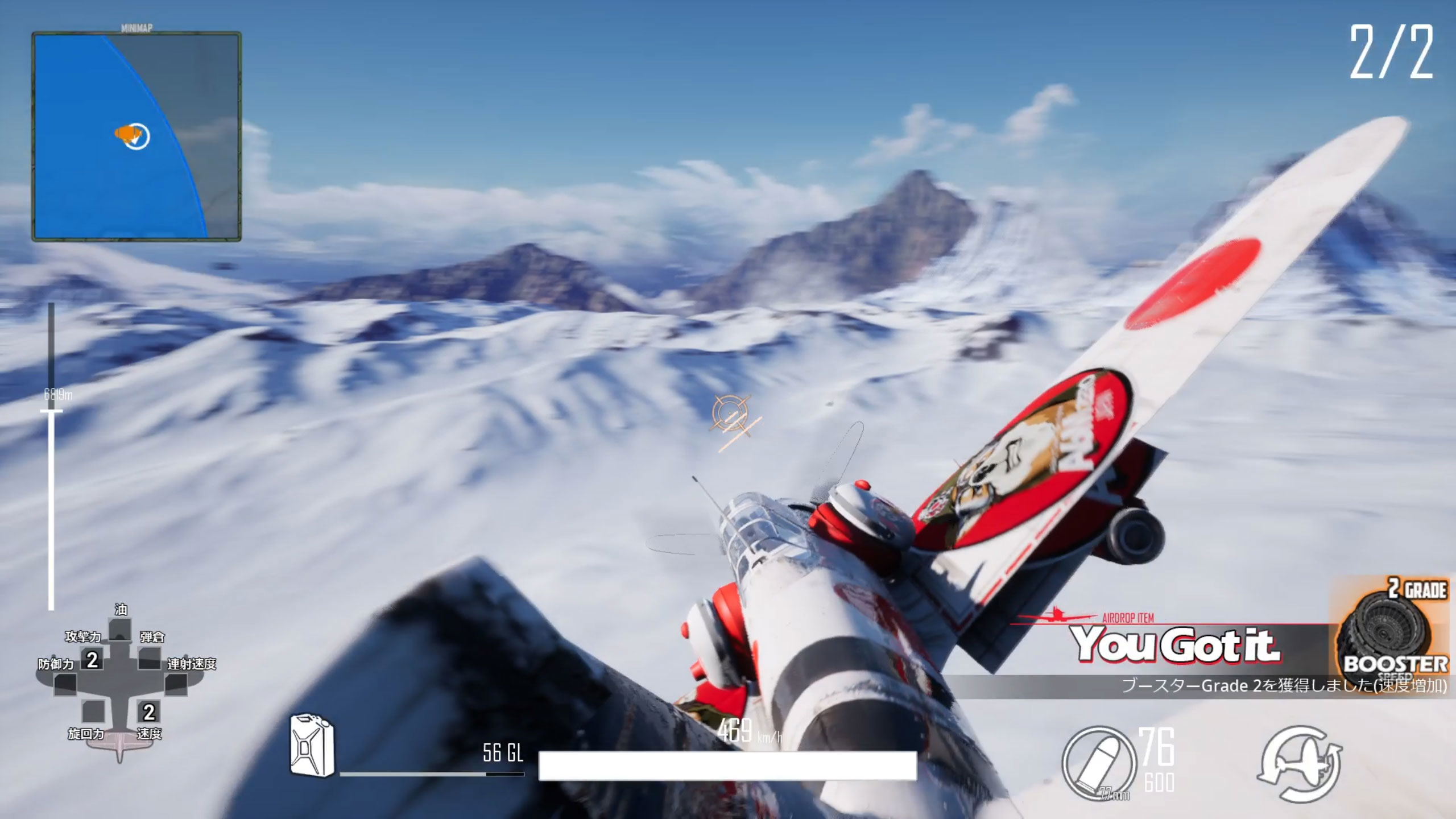
Task: Pick the 連射速度 upgrade slot
Action: click(176, 684)
